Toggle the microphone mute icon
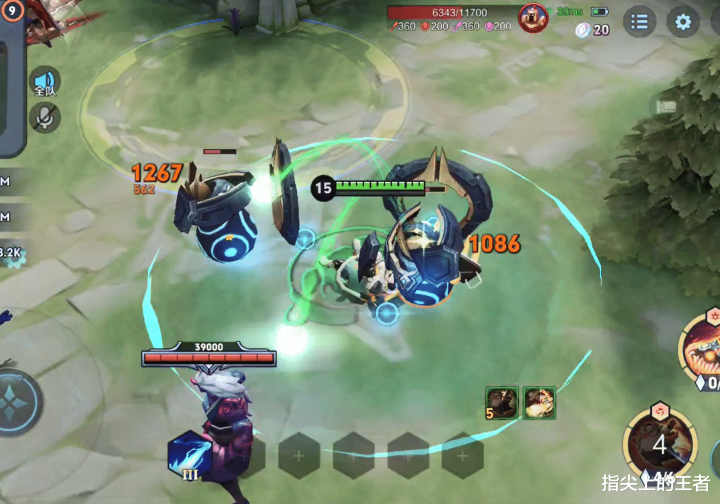The height and width of the screenshot is (504, 720). [44, 118]
